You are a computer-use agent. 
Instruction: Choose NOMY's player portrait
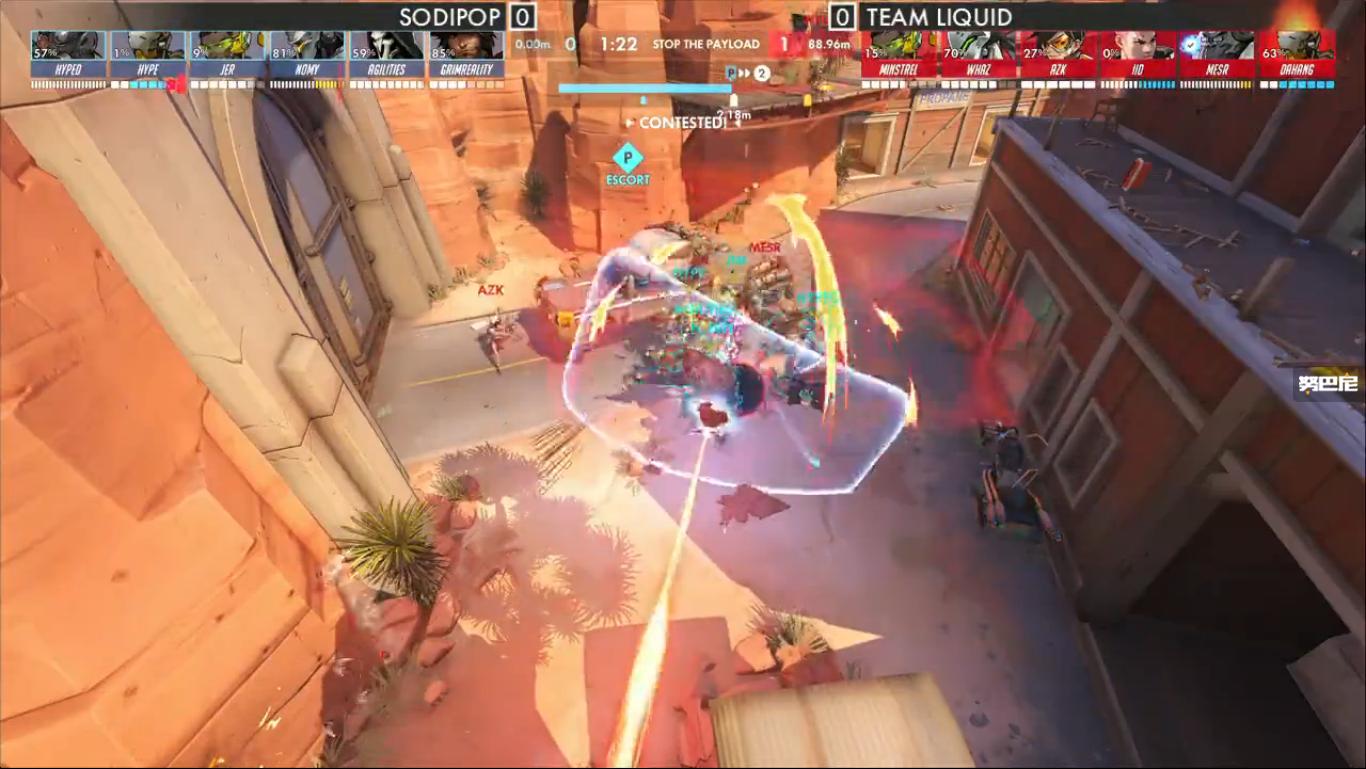[307, 46]
